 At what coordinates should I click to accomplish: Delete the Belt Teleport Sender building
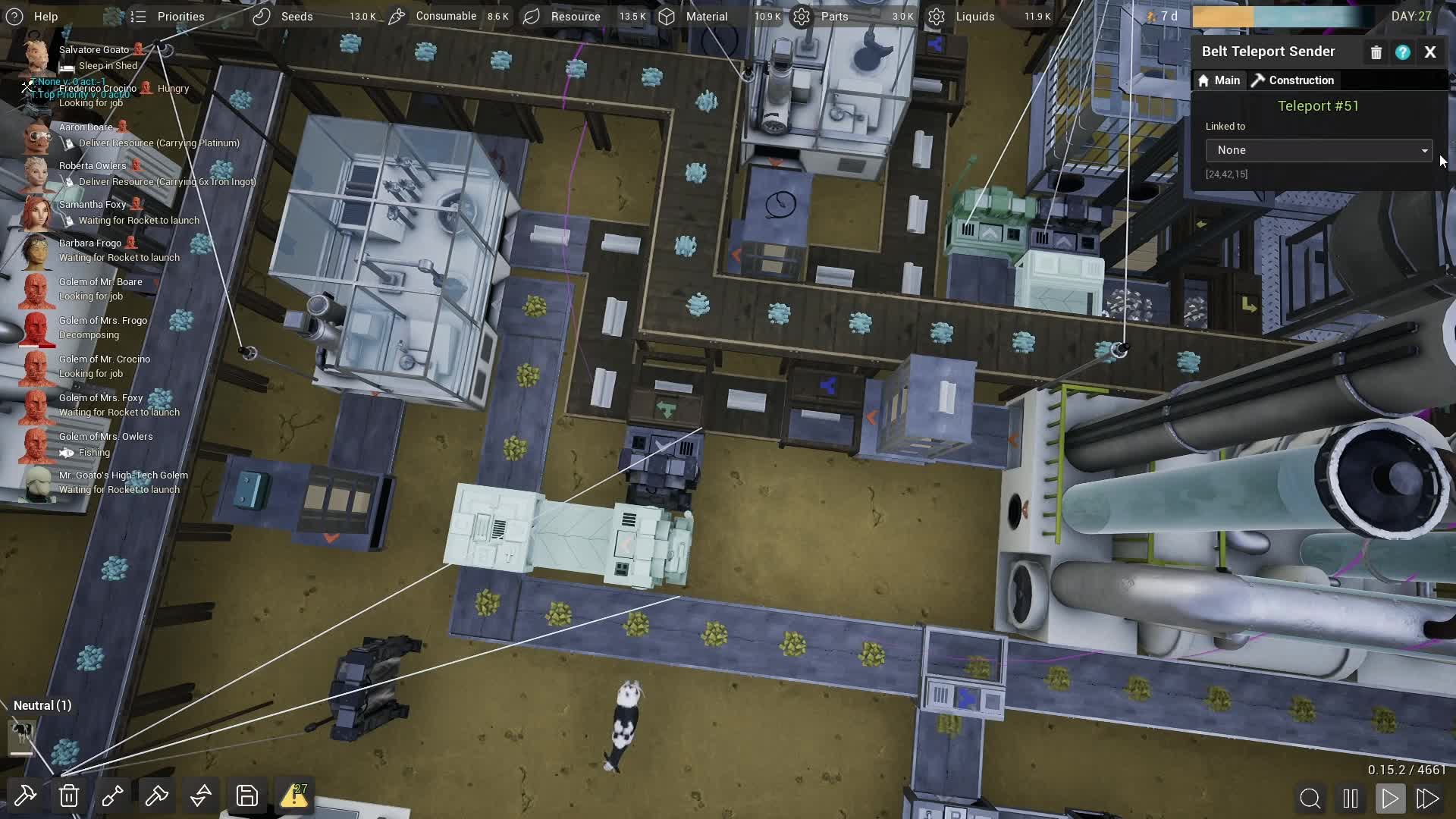1376,52
